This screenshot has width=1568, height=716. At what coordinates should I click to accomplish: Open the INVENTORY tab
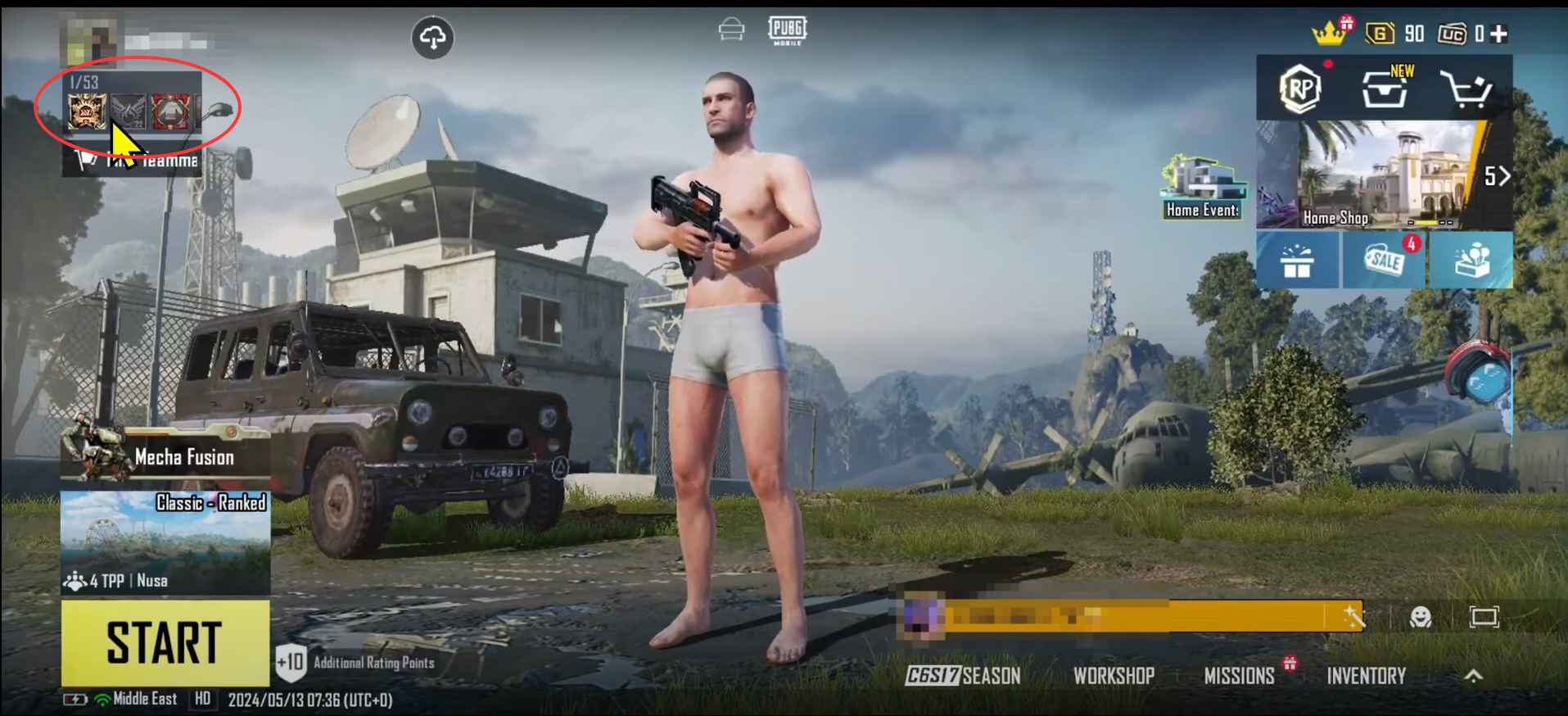1366,677
